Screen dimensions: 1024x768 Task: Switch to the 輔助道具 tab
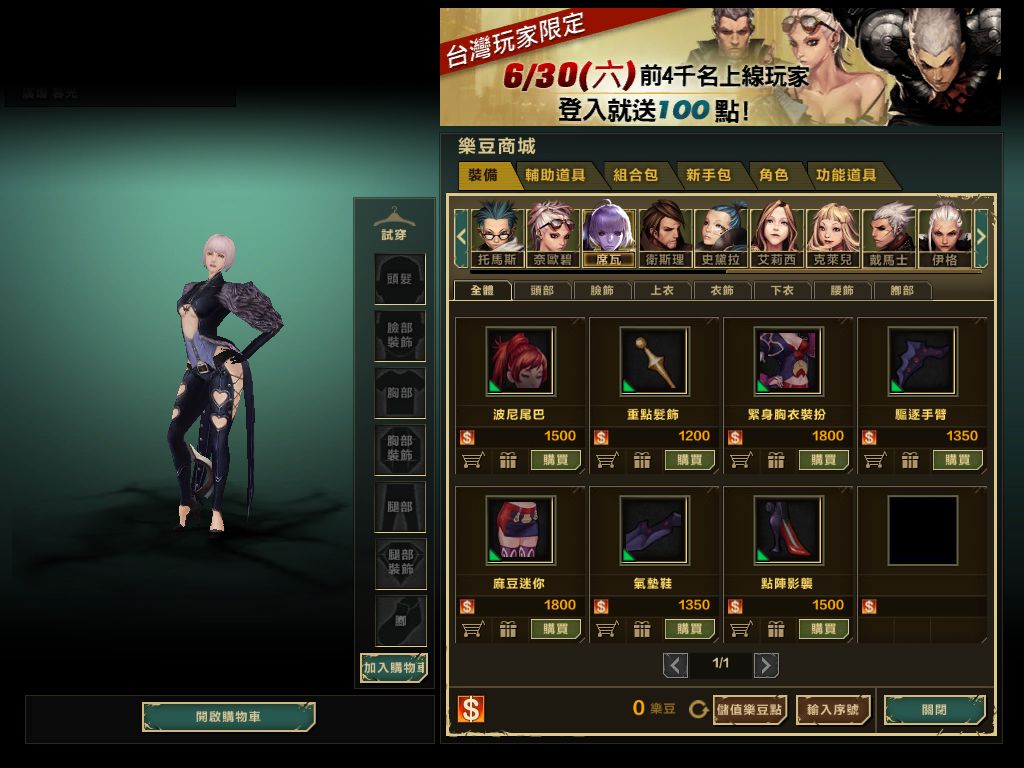[557, 175]
